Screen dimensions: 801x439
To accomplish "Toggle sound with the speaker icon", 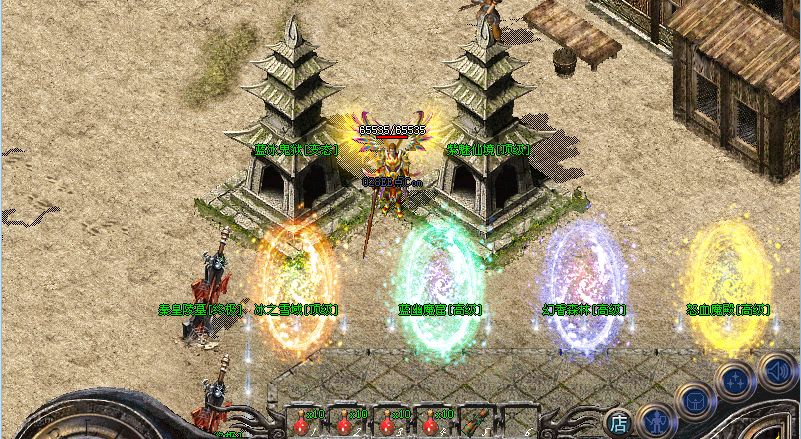I will click(776, 370).
